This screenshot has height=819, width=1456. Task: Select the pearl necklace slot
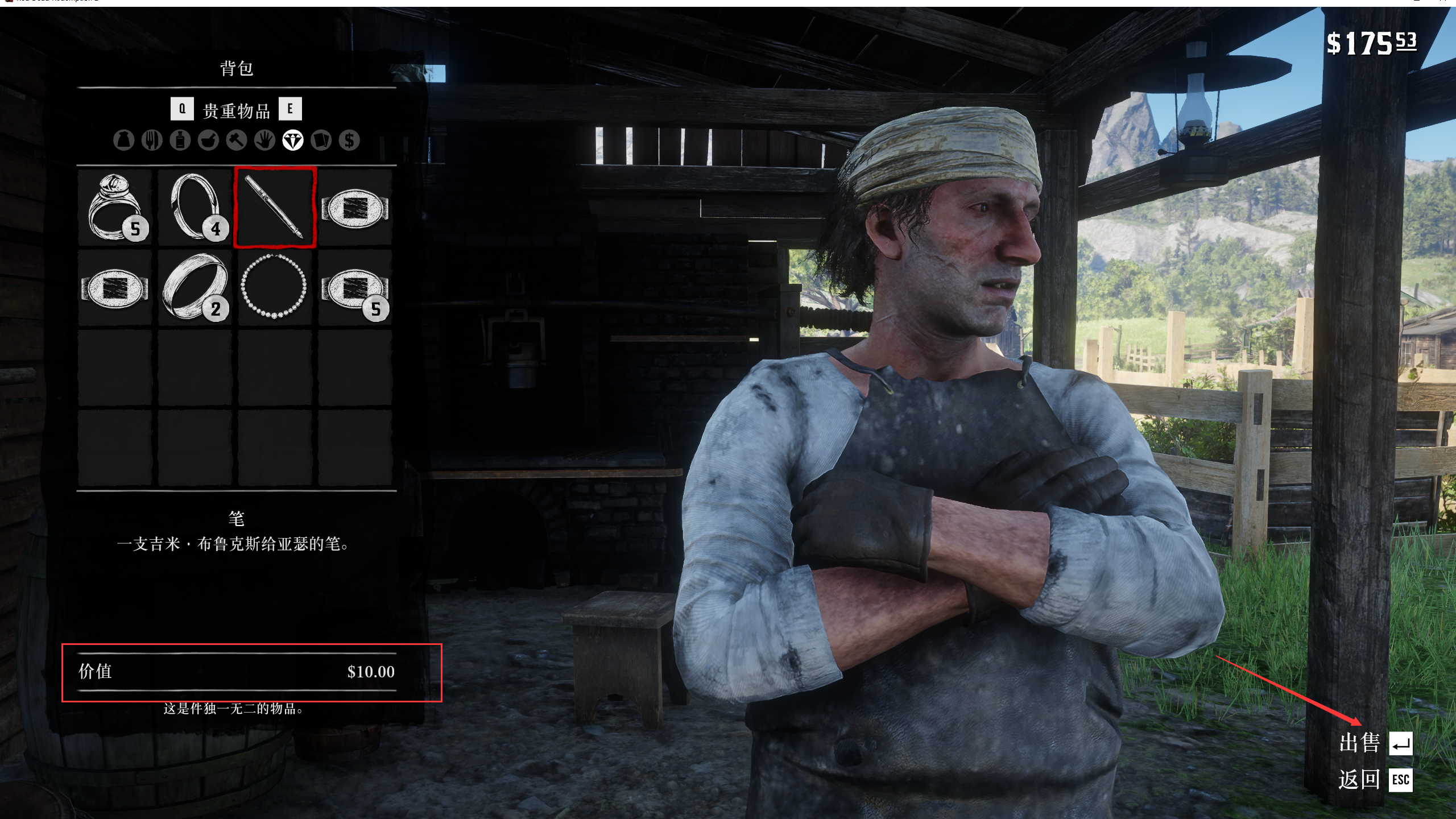pos(275,287)
